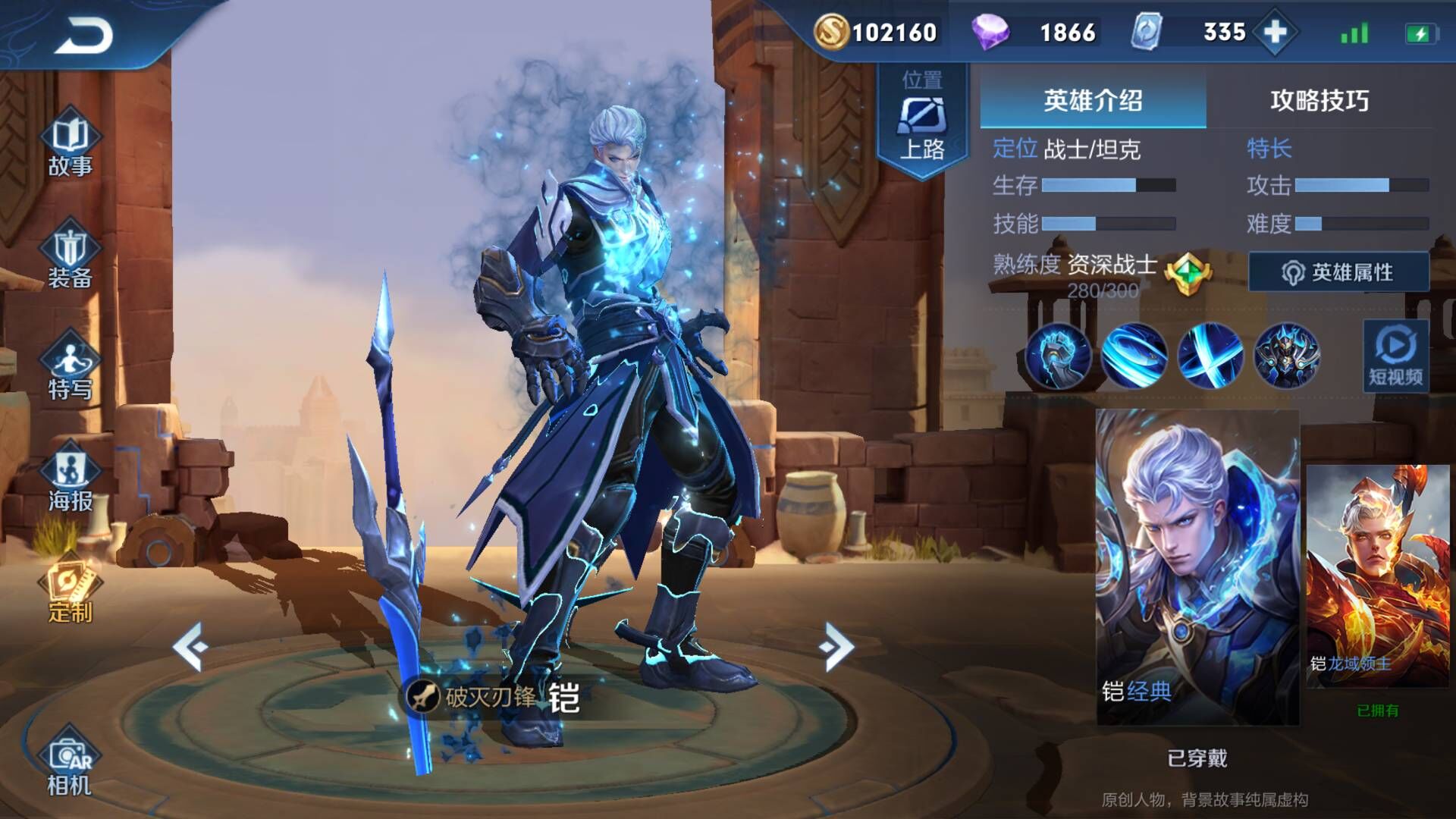Screen dimensions: 1456x819
Task: Open the 故事 story page
Action: coord(70,144)
